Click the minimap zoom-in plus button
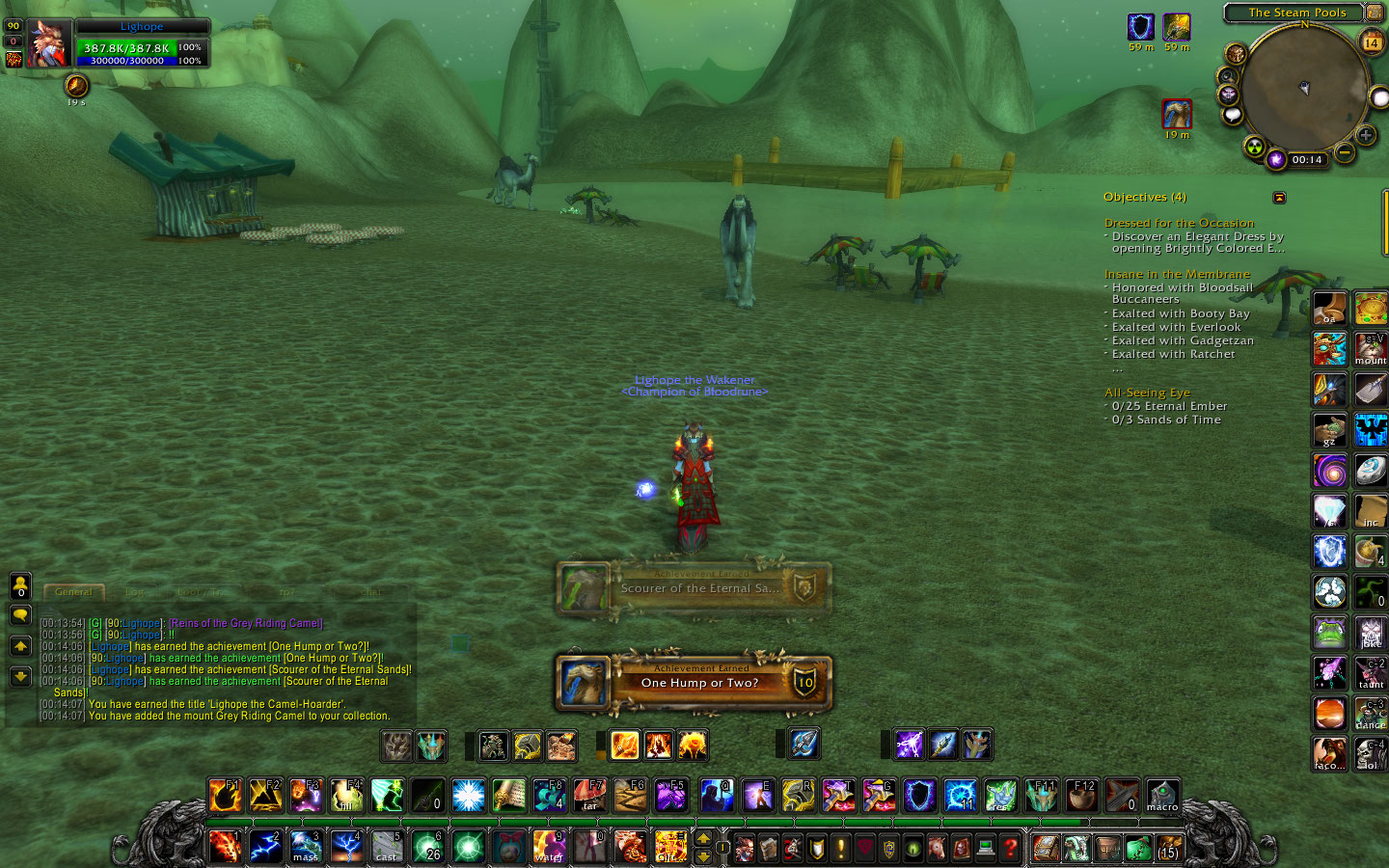Image resolution: width=1389 pixels, height=868 pixels. click(x=1366, y=135)
